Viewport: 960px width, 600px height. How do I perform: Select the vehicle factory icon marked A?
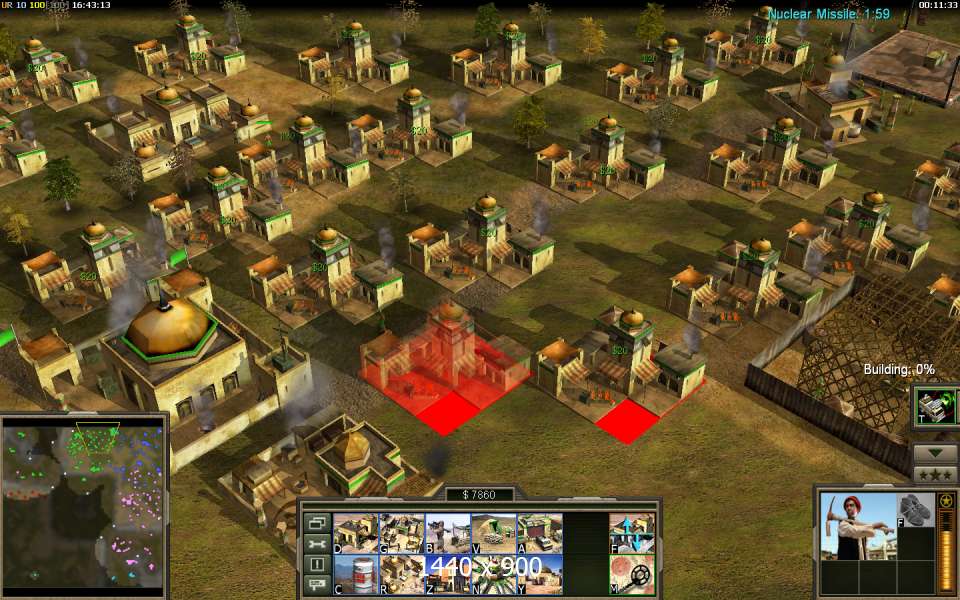[x=539, y=533]
